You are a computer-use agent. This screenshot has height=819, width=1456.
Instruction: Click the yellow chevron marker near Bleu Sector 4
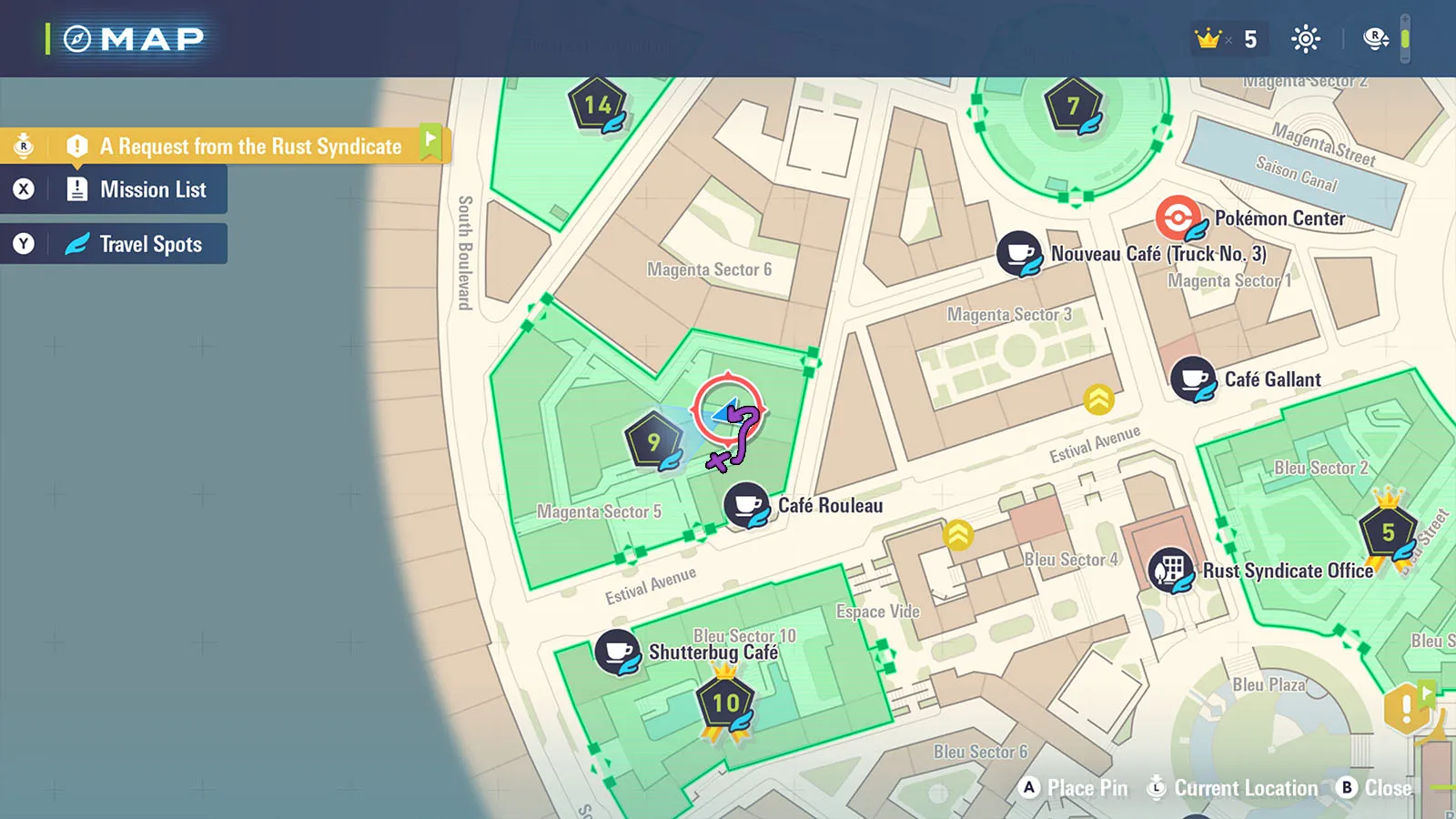click(x=958, y=535)
